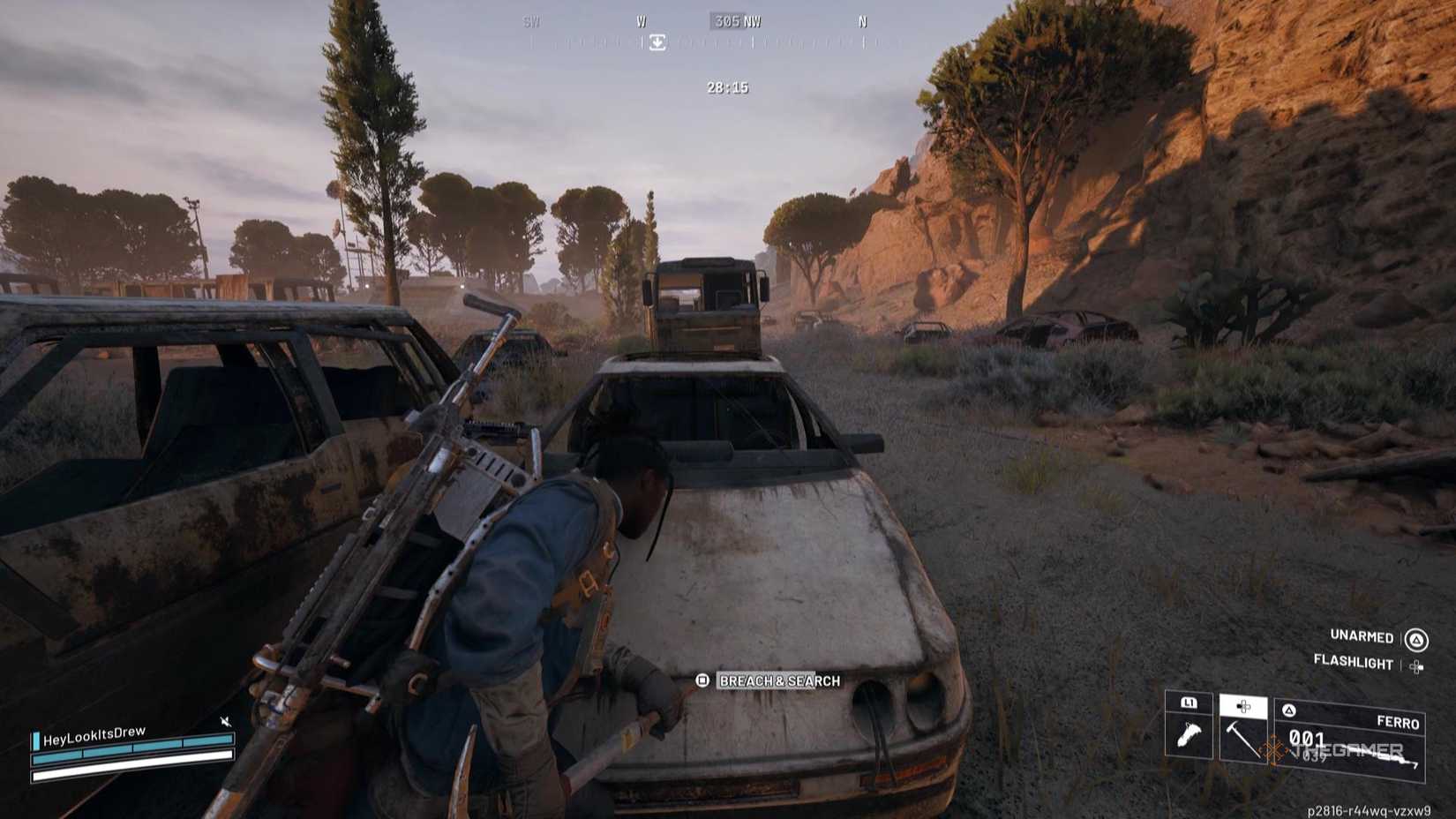This screenshot has height=819, width=1456.
Task: Click the muted microphone icon above HeyLookItsDrew
Action: [x=226, y=721]
